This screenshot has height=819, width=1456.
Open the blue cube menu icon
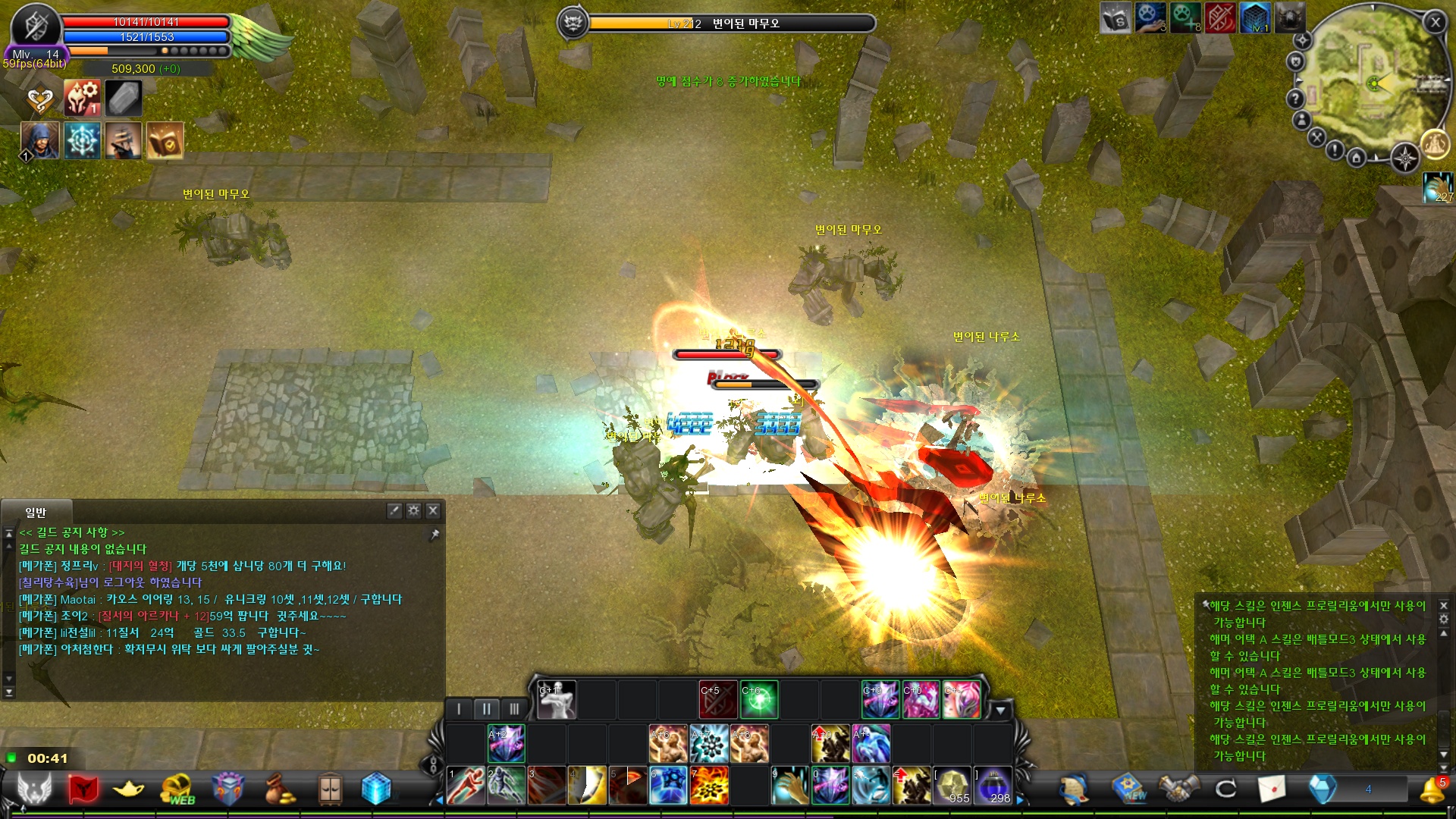(x=375, y=789)
